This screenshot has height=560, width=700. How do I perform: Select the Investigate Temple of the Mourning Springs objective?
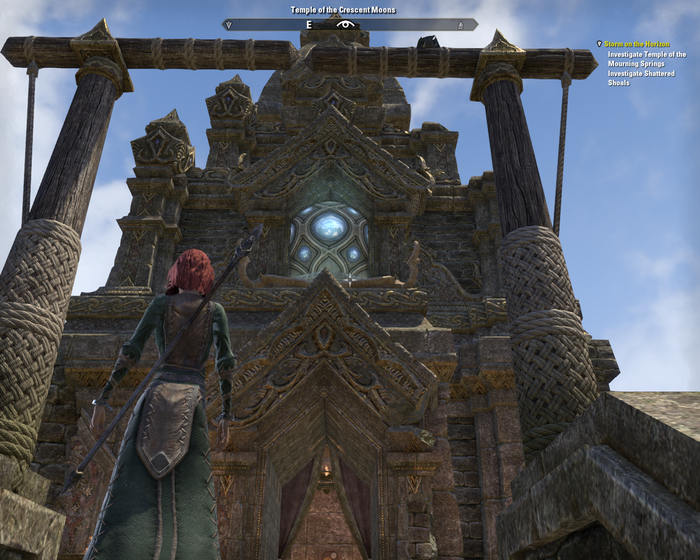coord(646,59)
